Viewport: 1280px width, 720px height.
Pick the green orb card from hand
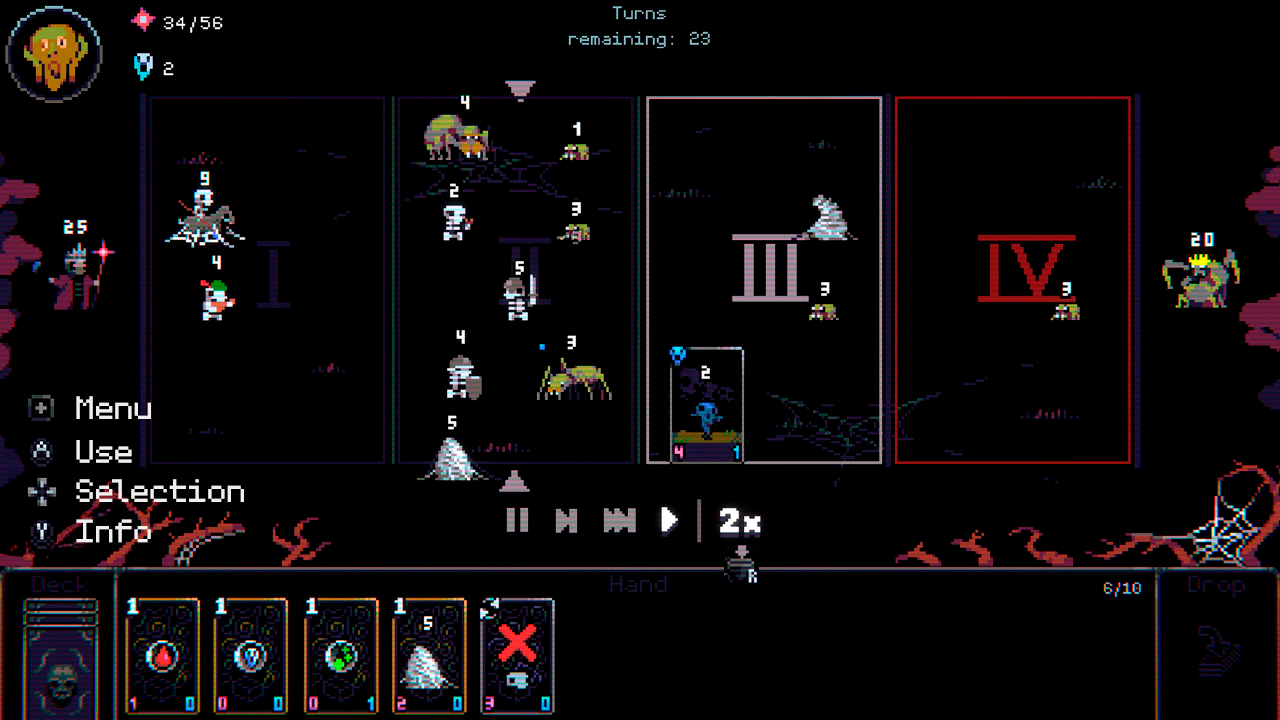(x=340, y=655)
